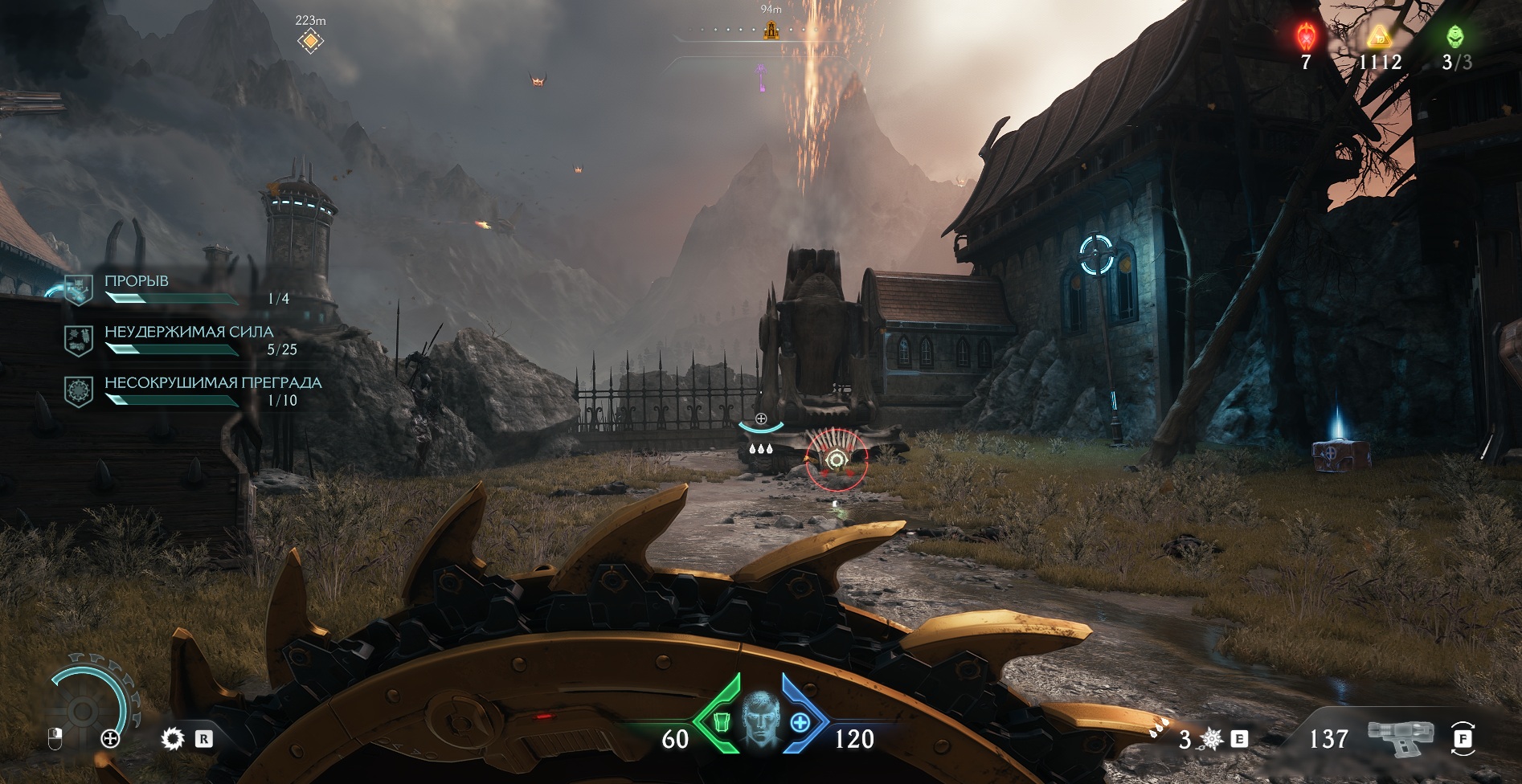Select the equipped weapon icon
Screen dimensions: 1522x784
(x=1401, y=737)
